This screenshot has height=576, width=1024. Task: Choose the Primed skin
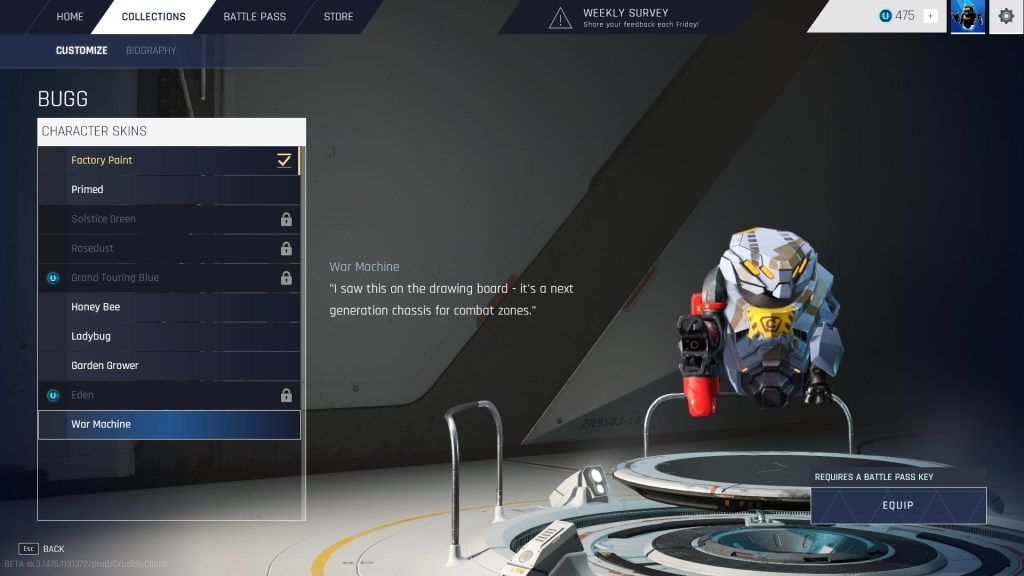point(168,189)
